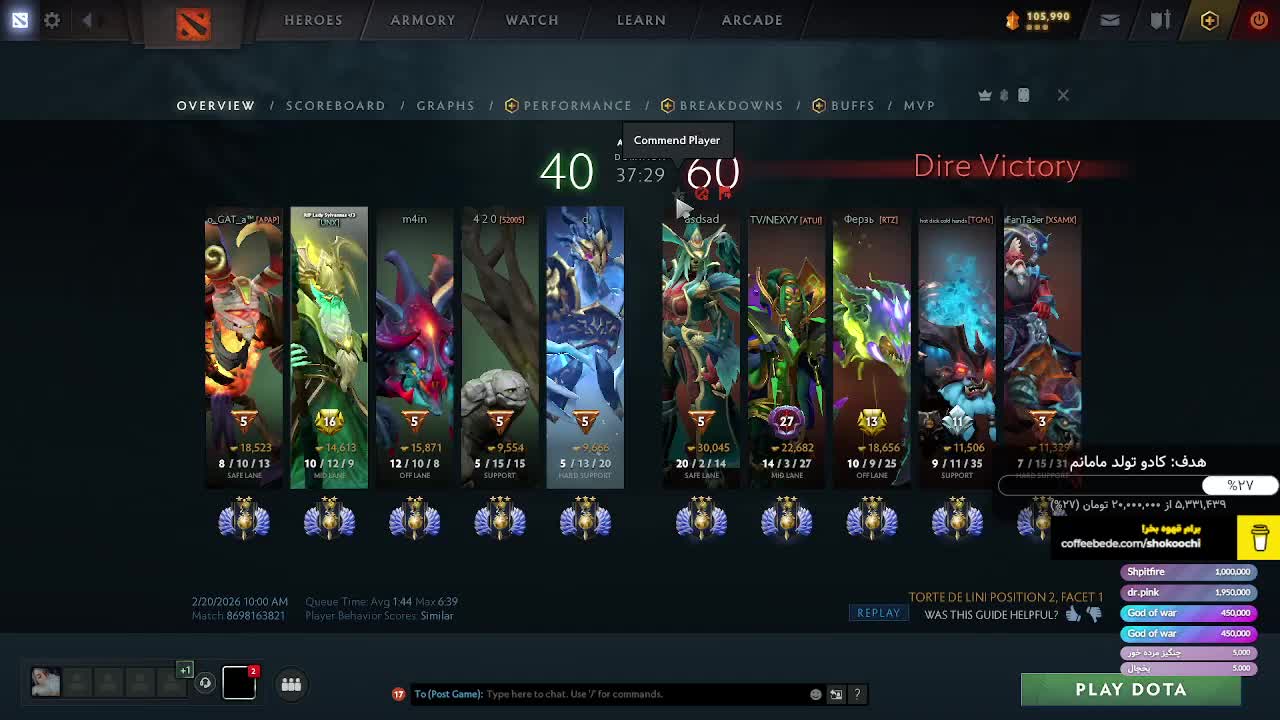Open the MVP tab
The width and height of the screenshot is (1280, 720).
[919, 105]
